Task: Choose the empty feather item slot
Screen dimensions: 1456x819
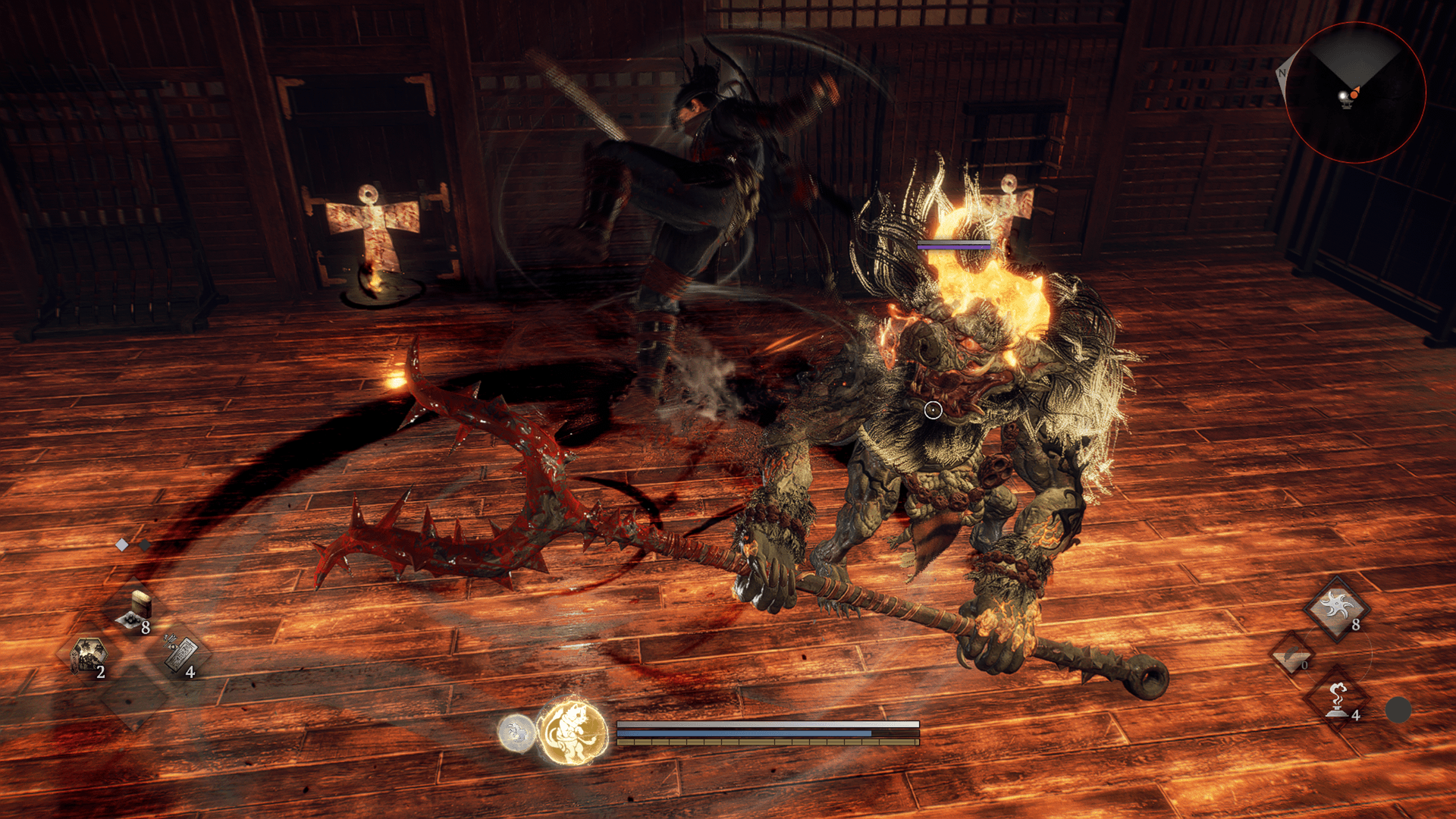Action: tap(1291, 655)
